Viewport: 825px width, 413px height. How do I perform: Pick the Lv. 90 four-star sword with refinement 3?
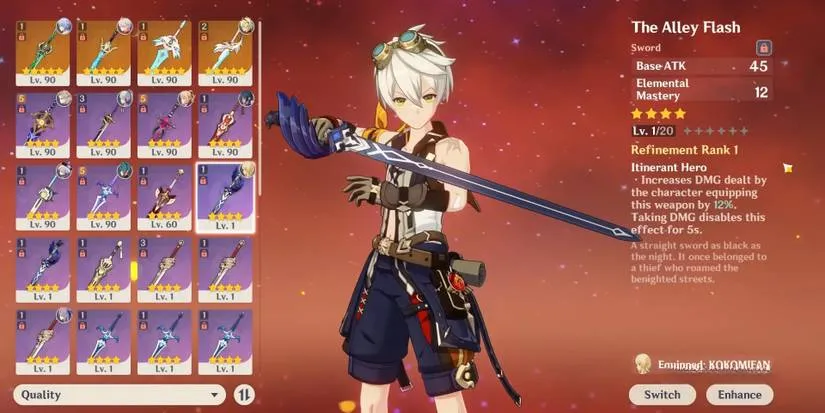click(x=104, y=123)
